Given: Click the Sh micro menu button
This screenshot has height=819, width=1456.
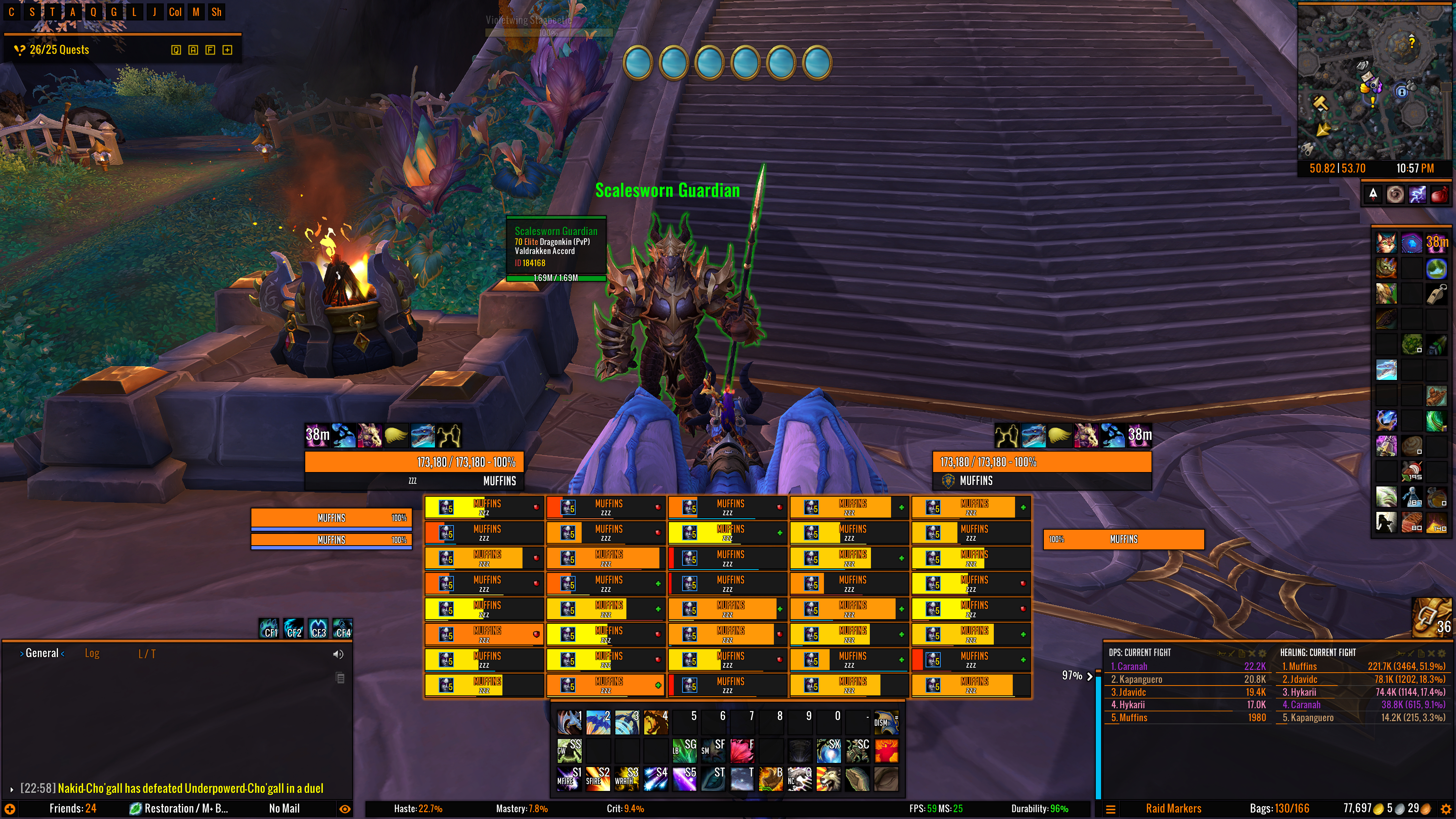Looking at the screenshot, I should (x=216, y=12).
